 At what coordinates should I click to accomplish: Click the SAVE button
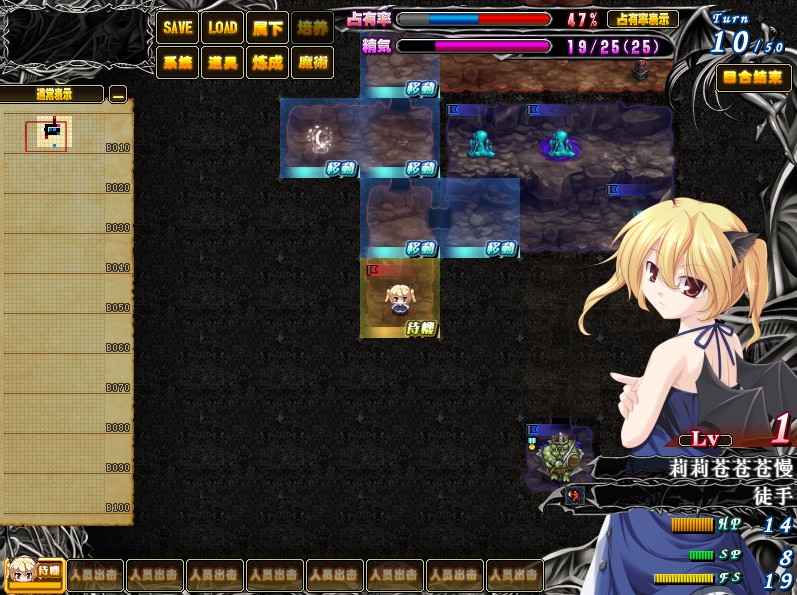[177, 28]
